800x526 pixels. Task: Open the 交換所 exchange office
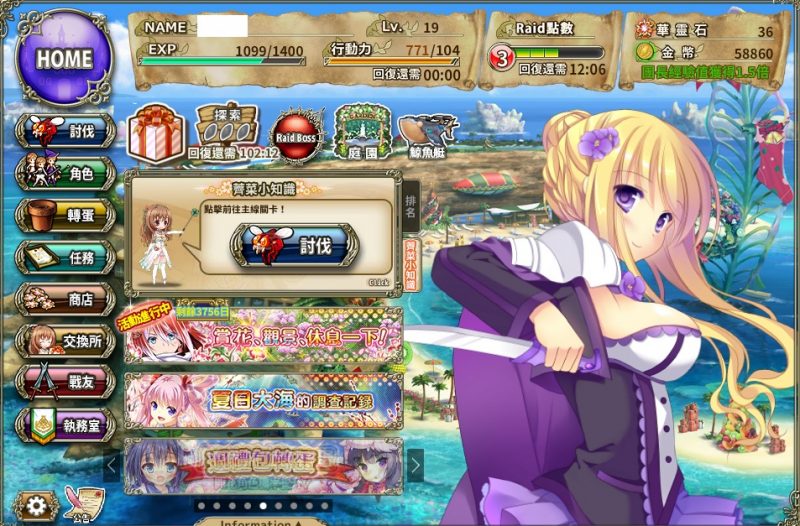pos(64,341)
